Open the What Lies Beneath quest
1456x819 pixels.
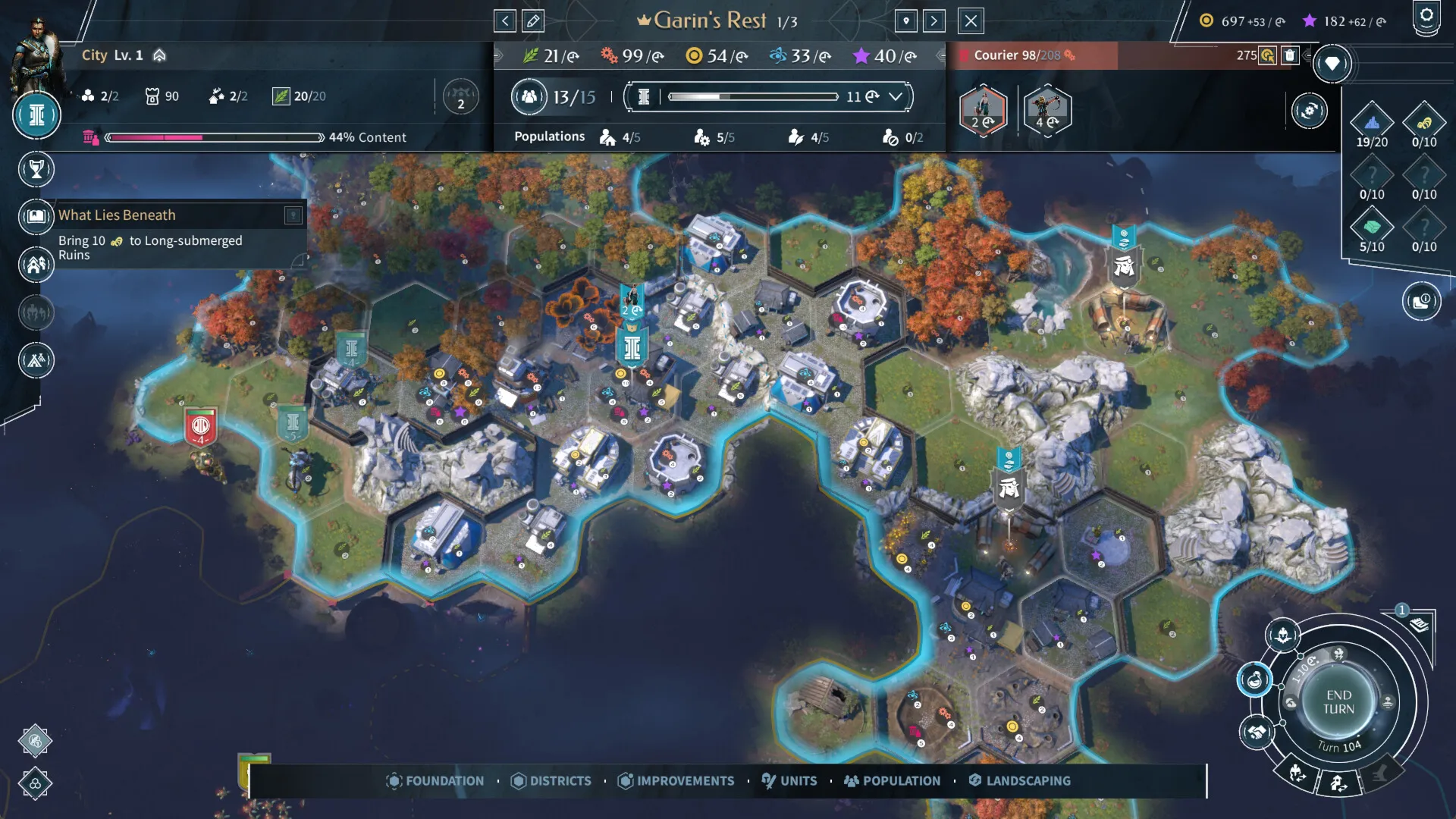click(117, 215)
